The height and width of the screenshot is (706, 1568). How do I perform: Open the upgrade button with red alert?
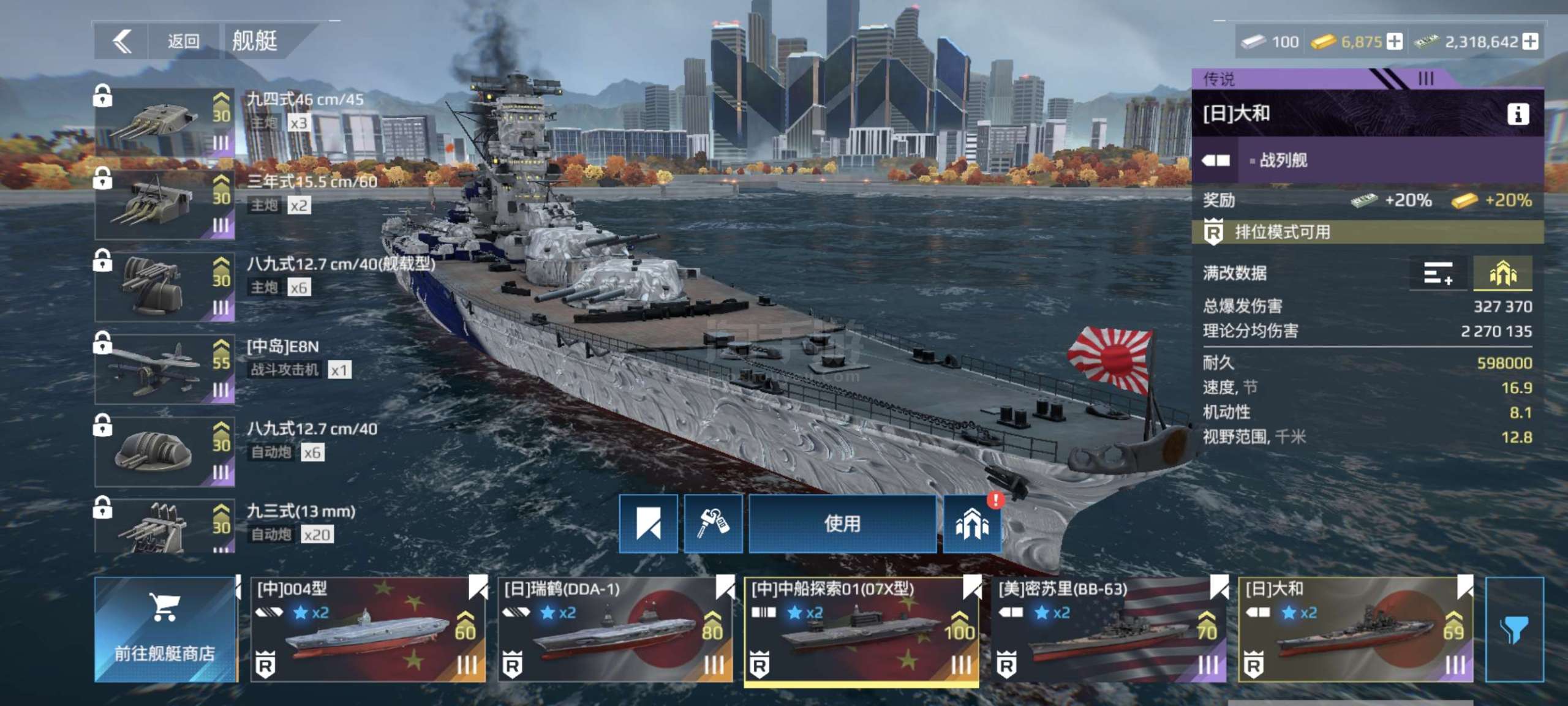tap(971, 525)
